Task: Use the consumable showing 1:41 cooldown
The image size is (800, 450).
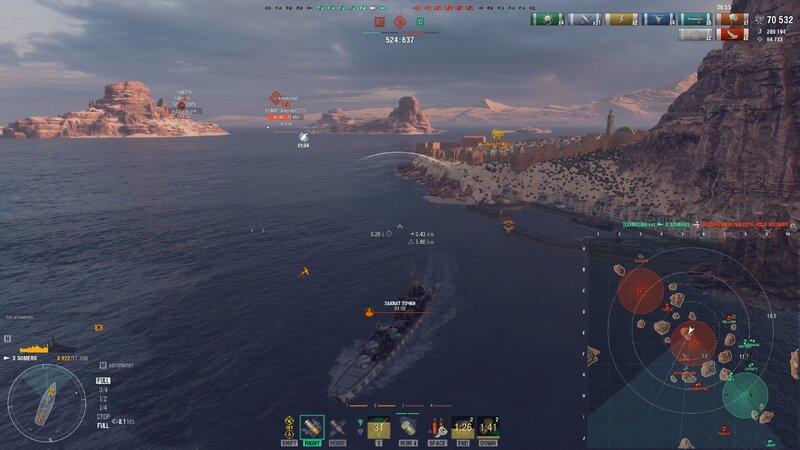Action: pyautogui.click(x=488, y=427)
